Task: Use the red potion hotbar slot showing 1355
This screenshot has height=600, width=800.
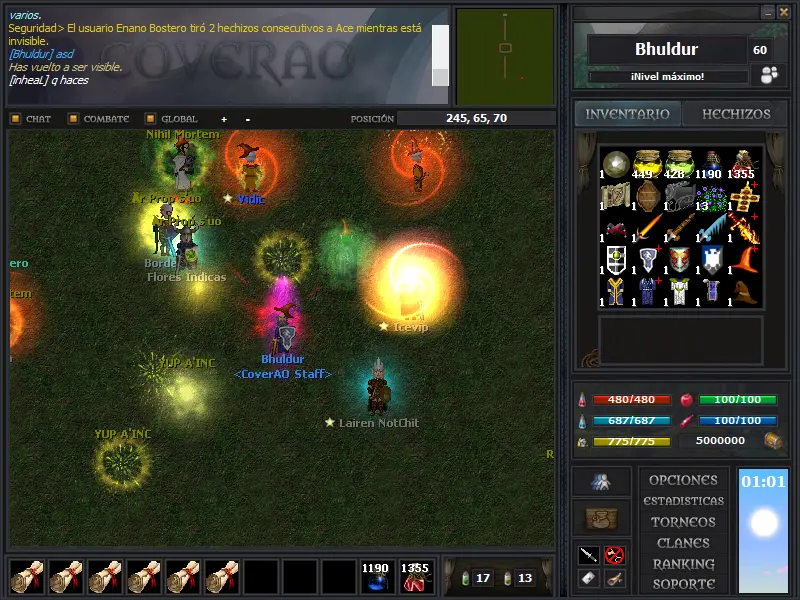Action: (x=415, y=578)
